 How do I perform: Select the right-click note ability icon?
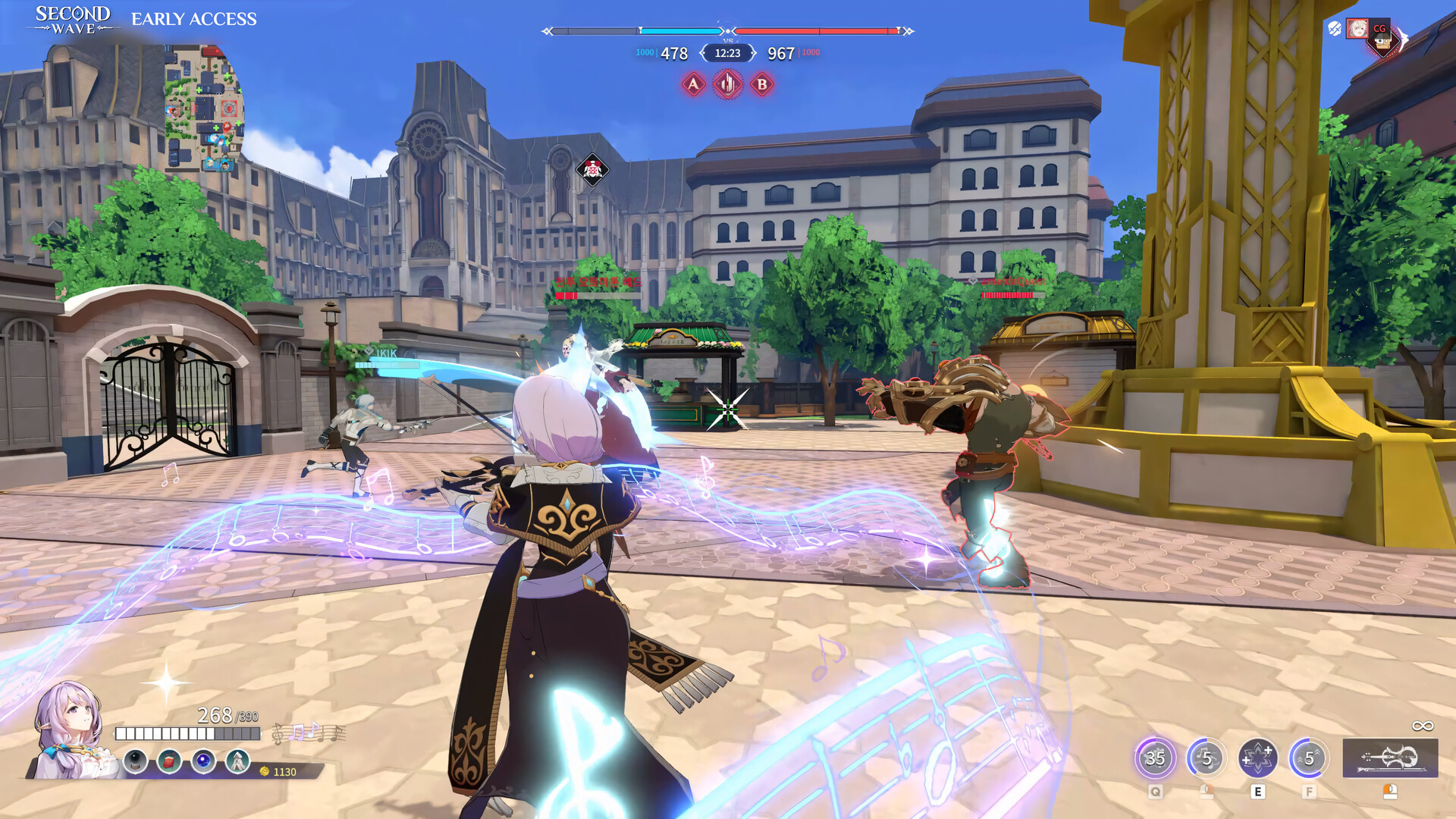1204,759
